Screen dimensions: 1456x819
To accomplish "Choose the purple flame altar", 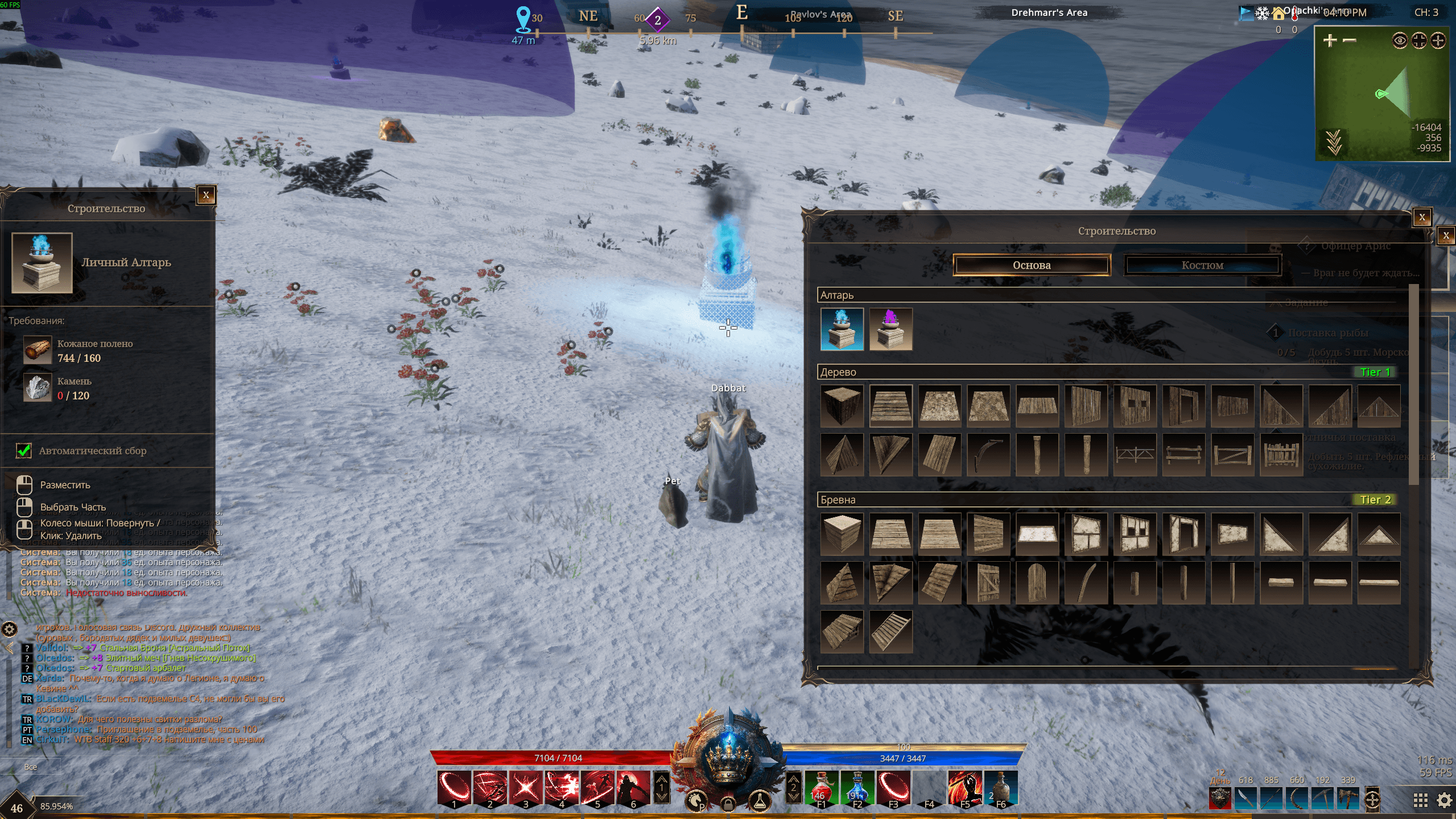I will click(x=890, y=329).
